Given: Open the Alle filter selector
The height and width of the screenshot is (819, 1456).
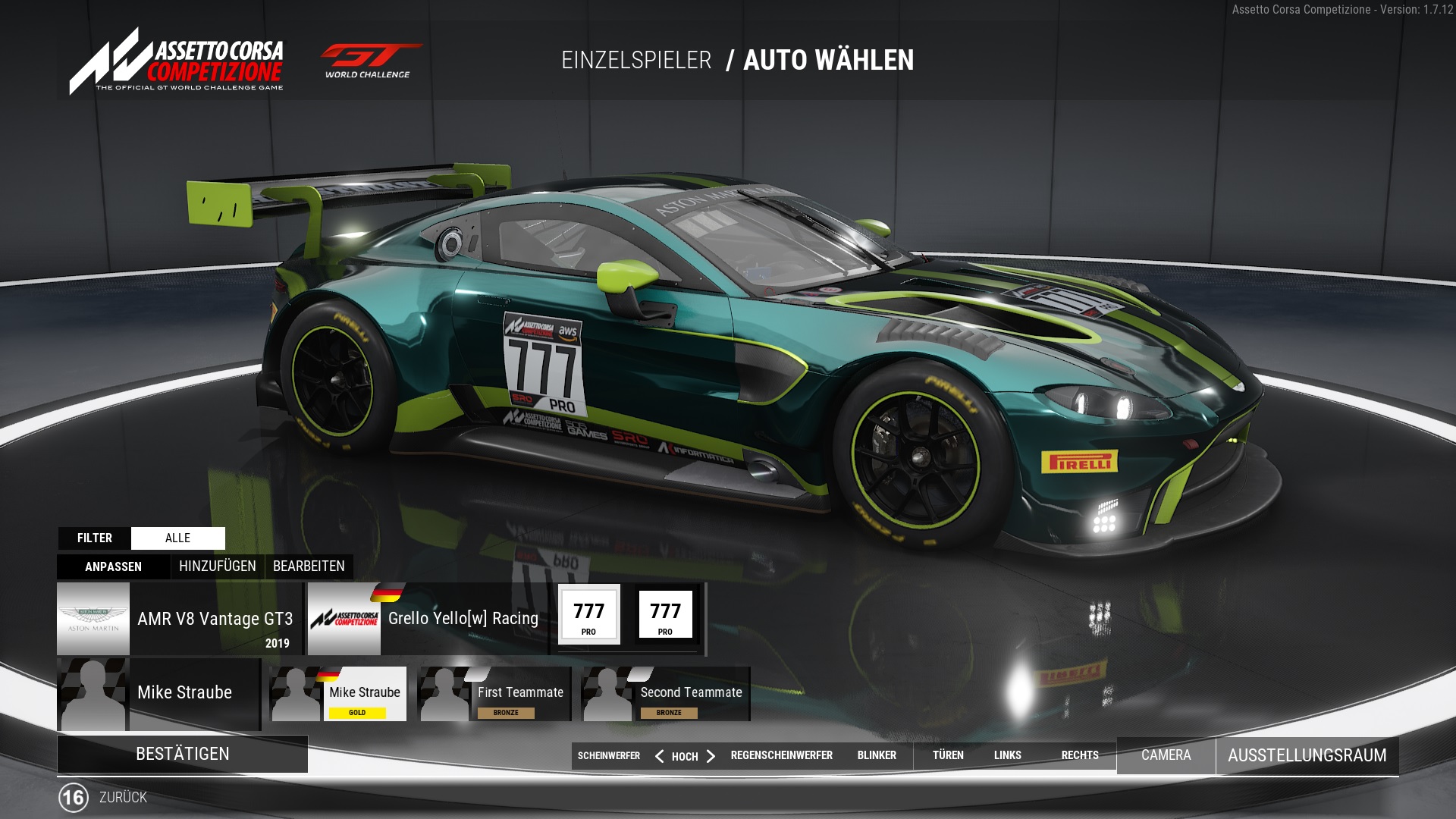Looking at the screenshot, I should click(x=177, y=538).
